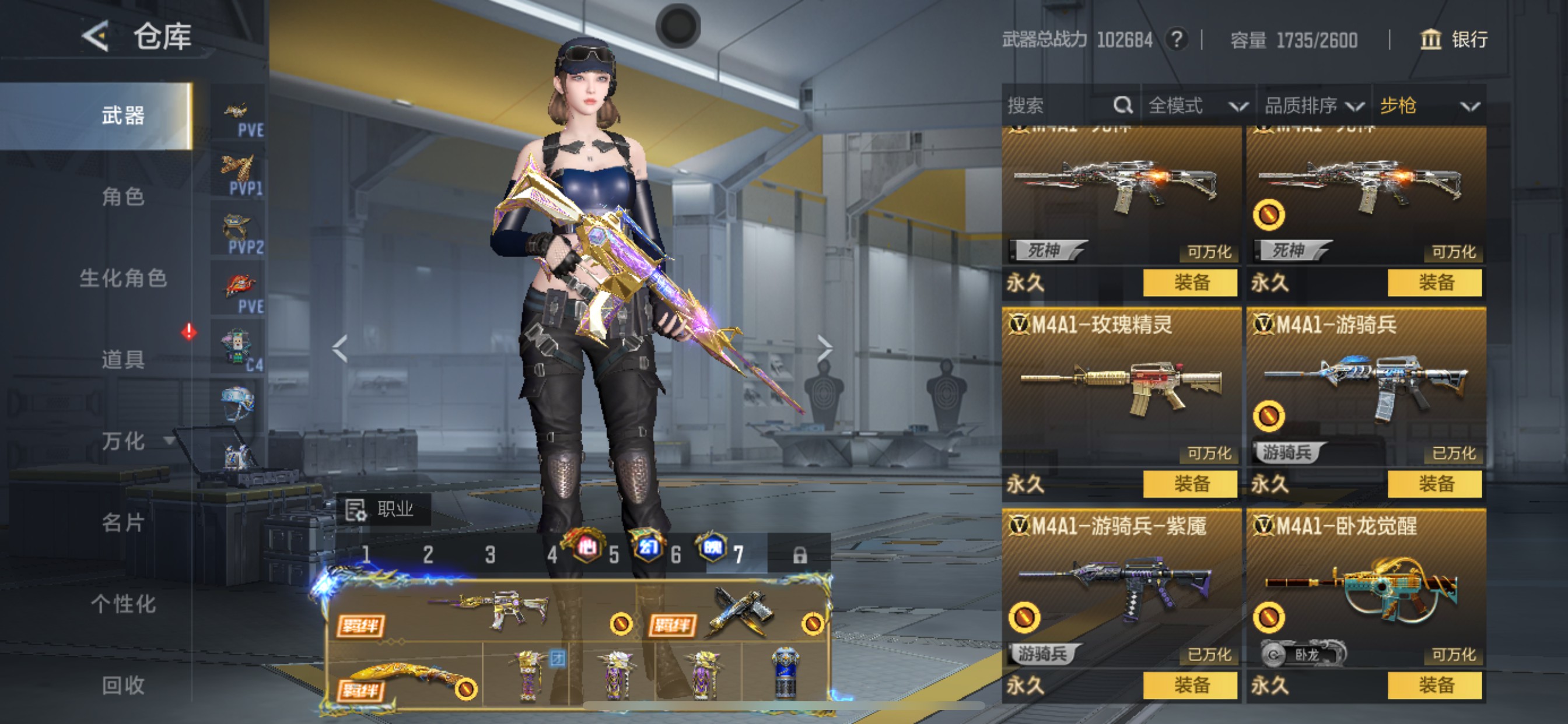This screenshot has width=1568, height=724.
Task: Open the 回收 section
Action: [x=123, y=685]
